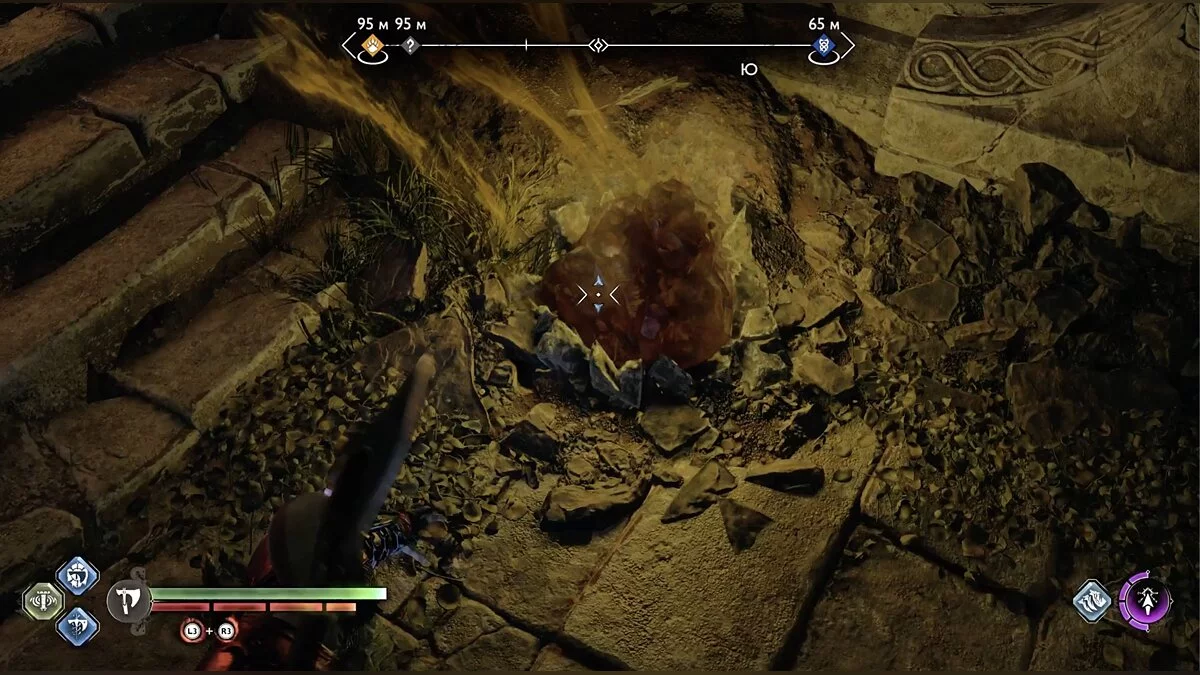The image size is (1200, 675).
Task: Select the orange paw print compass marker
Action: [374, 45]
